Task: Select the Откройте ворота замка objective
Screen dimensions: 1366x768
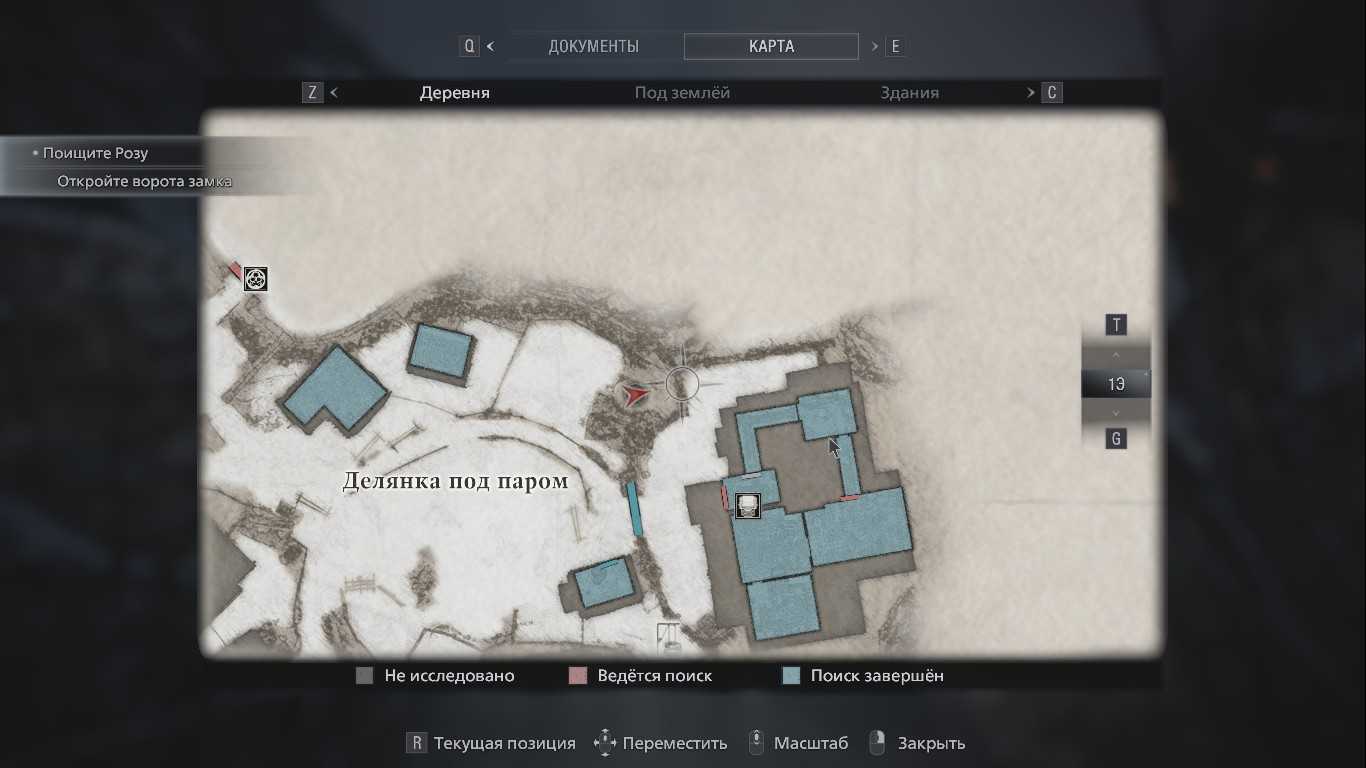Action: (144, 181)
